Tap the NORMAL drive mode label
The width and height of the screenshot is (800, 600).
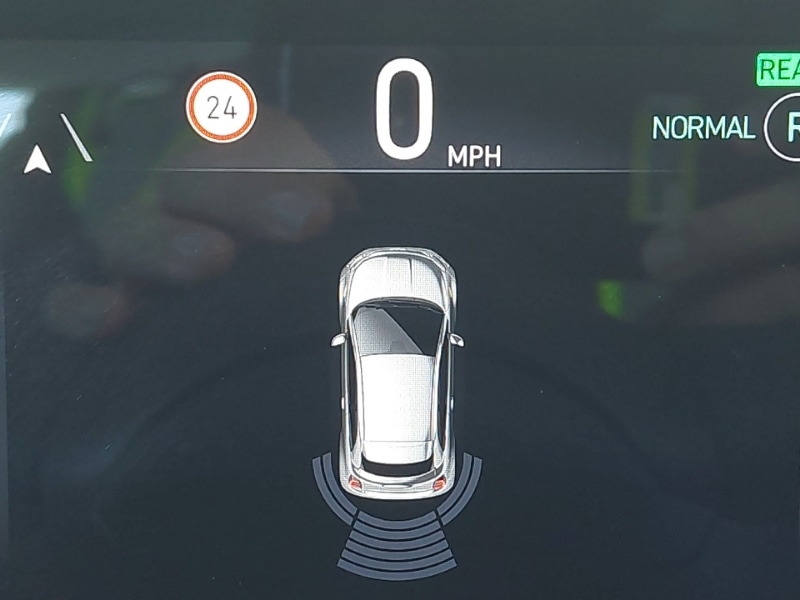[703, 128]
